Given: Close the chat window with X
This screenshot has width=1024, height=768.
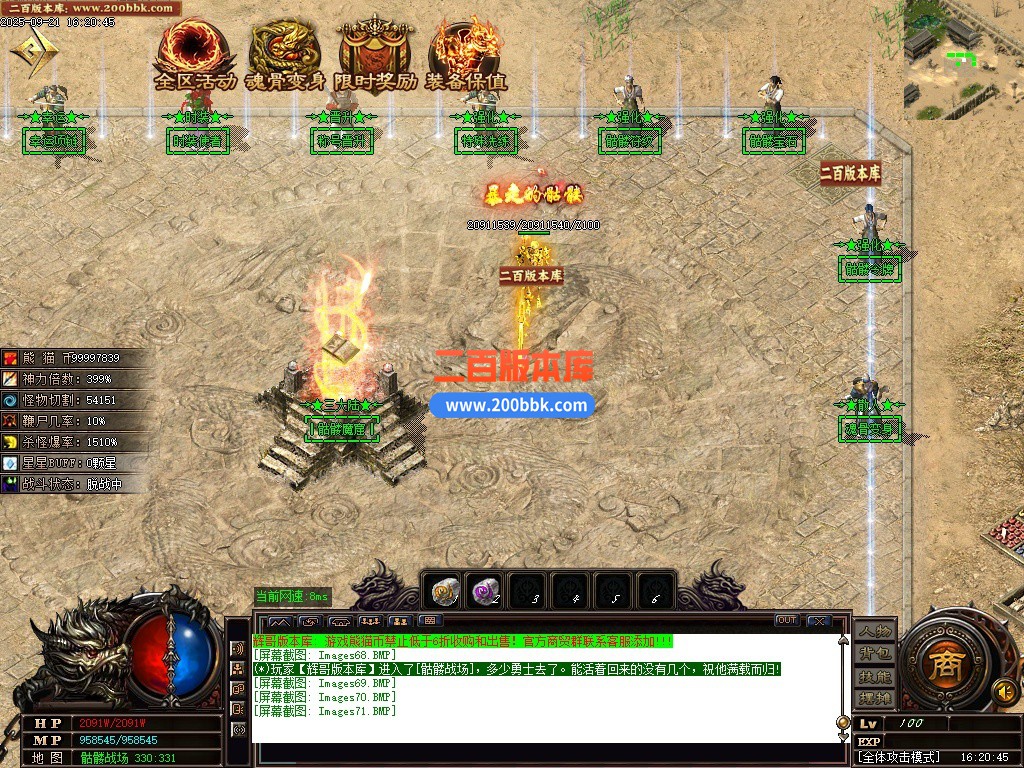Looking at the screenshot, I should point(818,621).
